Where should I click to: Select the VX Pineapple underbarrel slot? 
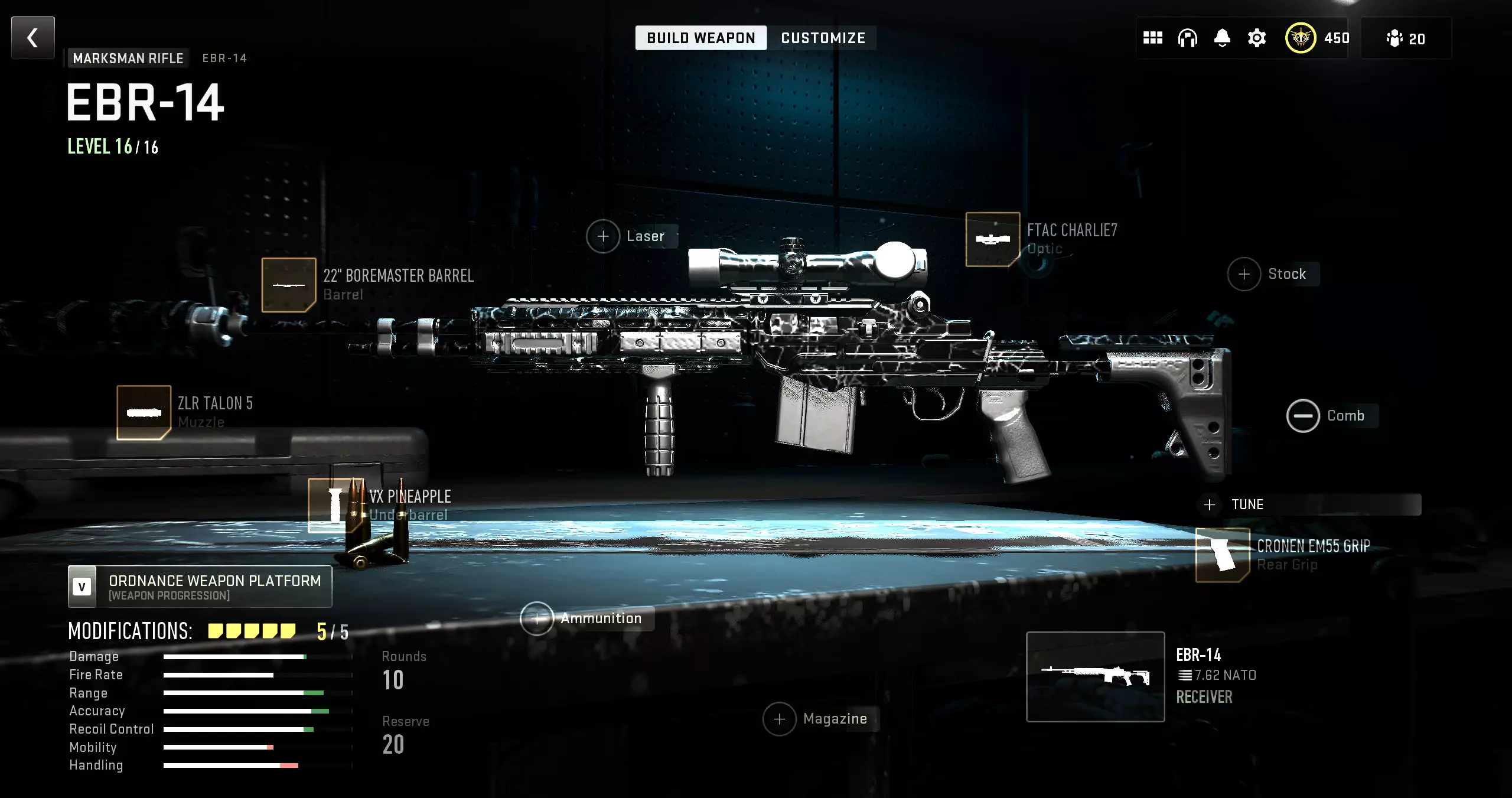[x=335, y=505]
